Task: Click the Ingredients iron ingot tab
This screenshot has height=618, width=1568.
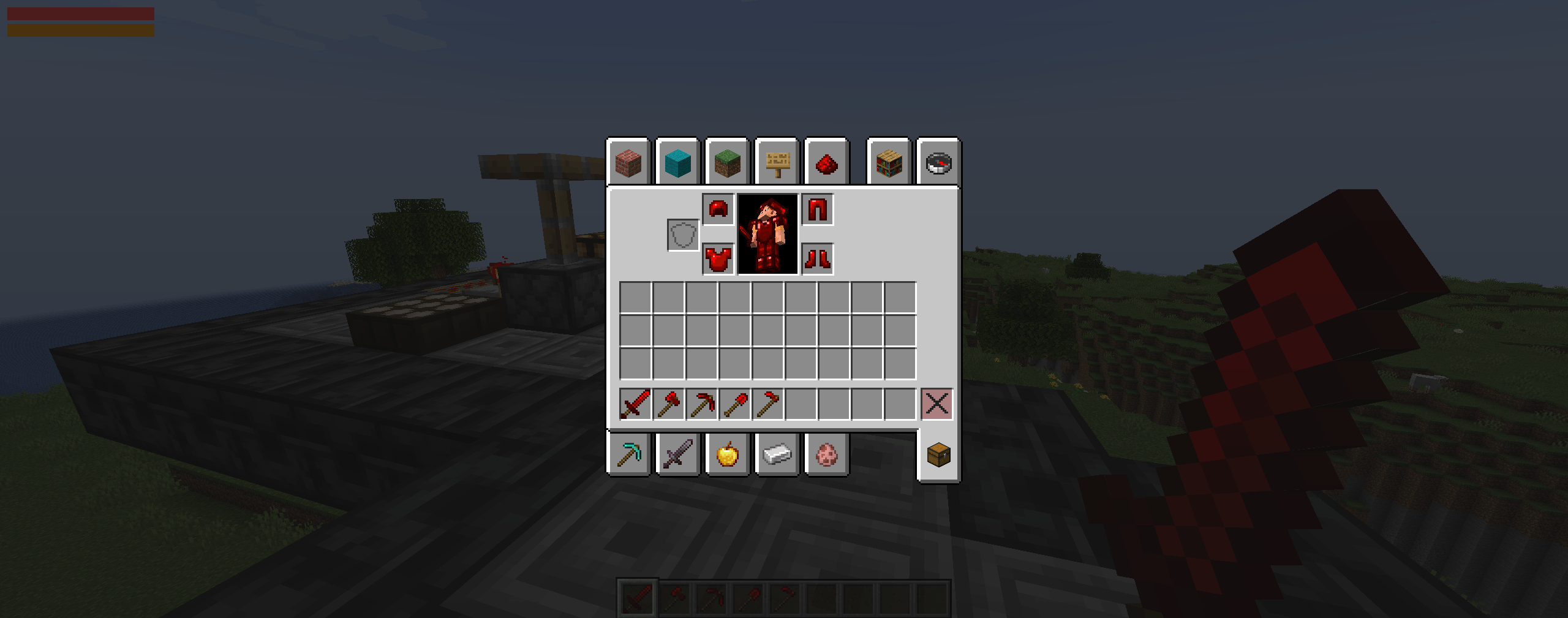Action: click(x=778, y=454)
